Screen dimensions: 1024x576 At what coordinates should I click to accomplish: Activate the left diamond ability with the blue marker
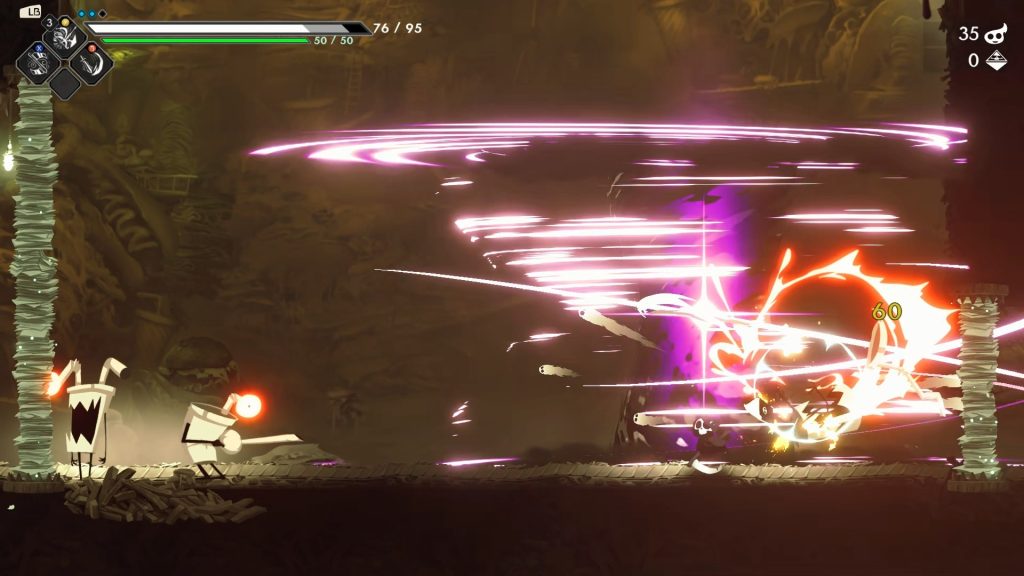(40, 62)
